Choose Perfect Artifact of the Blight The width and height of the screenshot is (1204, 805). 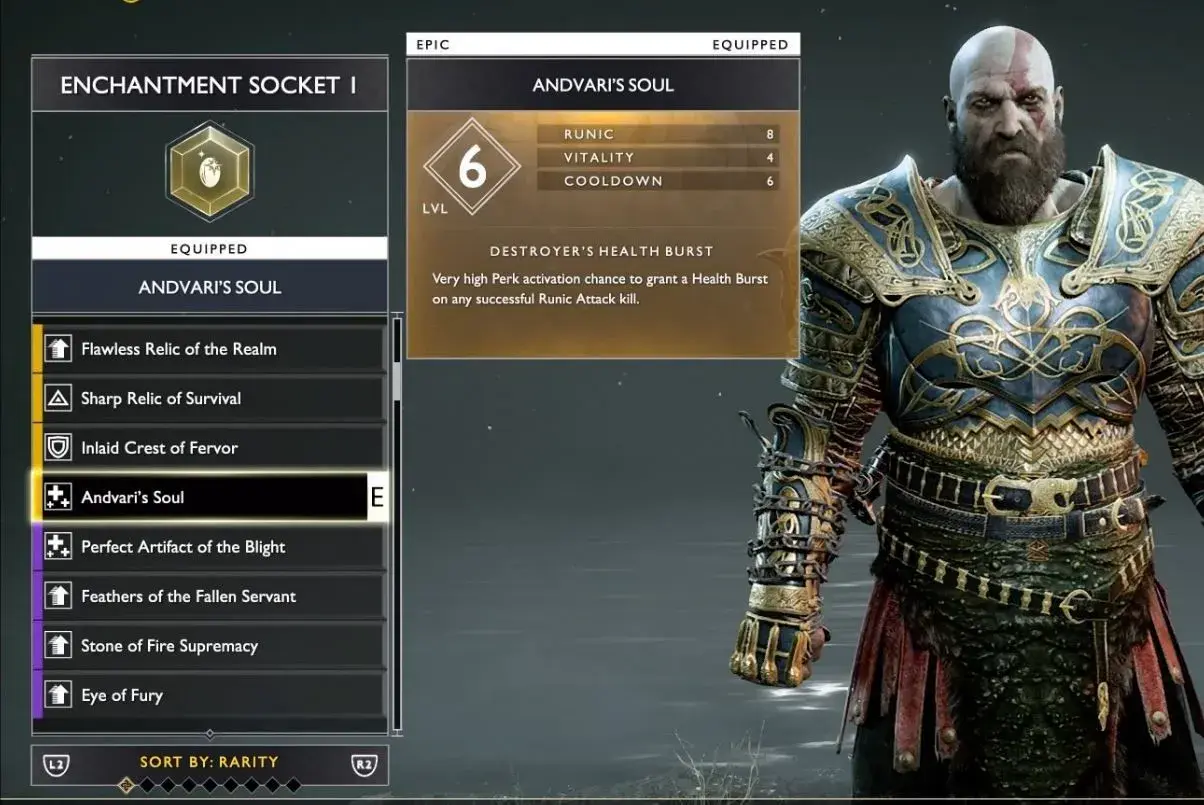[x=210, y=547]
